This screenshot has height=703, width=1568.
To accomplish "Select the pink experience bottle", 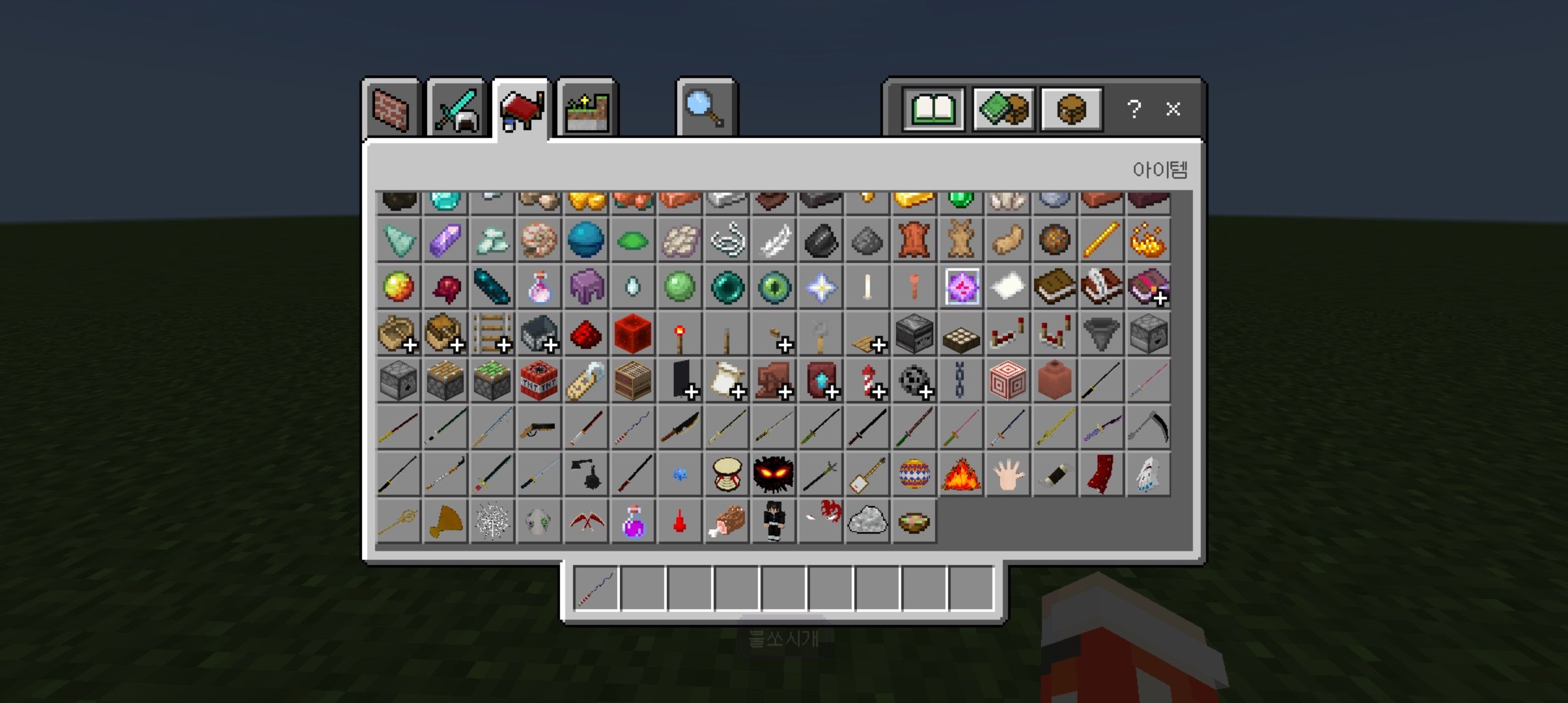I will point(539,287).
